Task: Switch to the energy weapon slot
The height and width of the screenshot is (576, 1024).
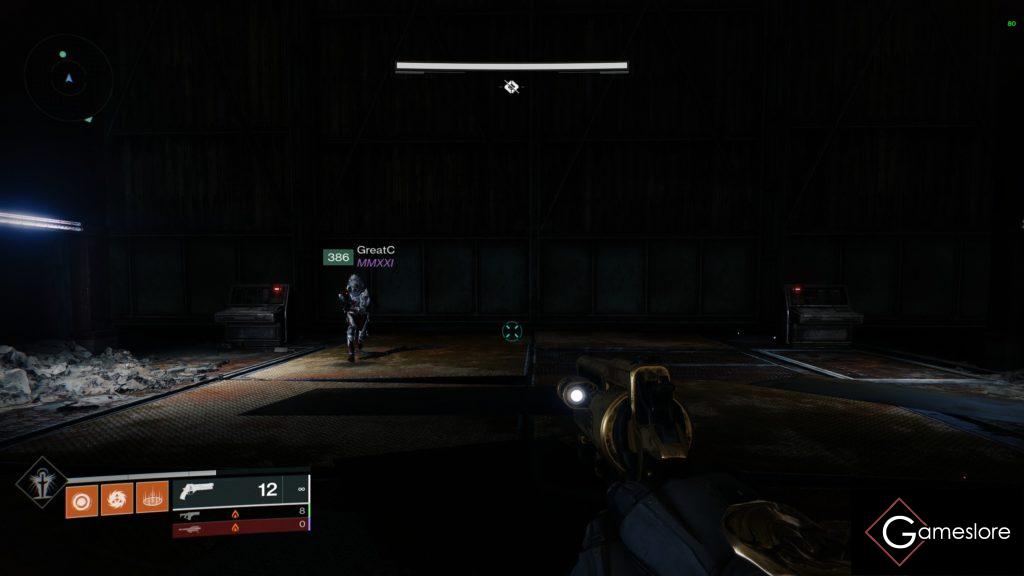Action: [x=240, y=513]
